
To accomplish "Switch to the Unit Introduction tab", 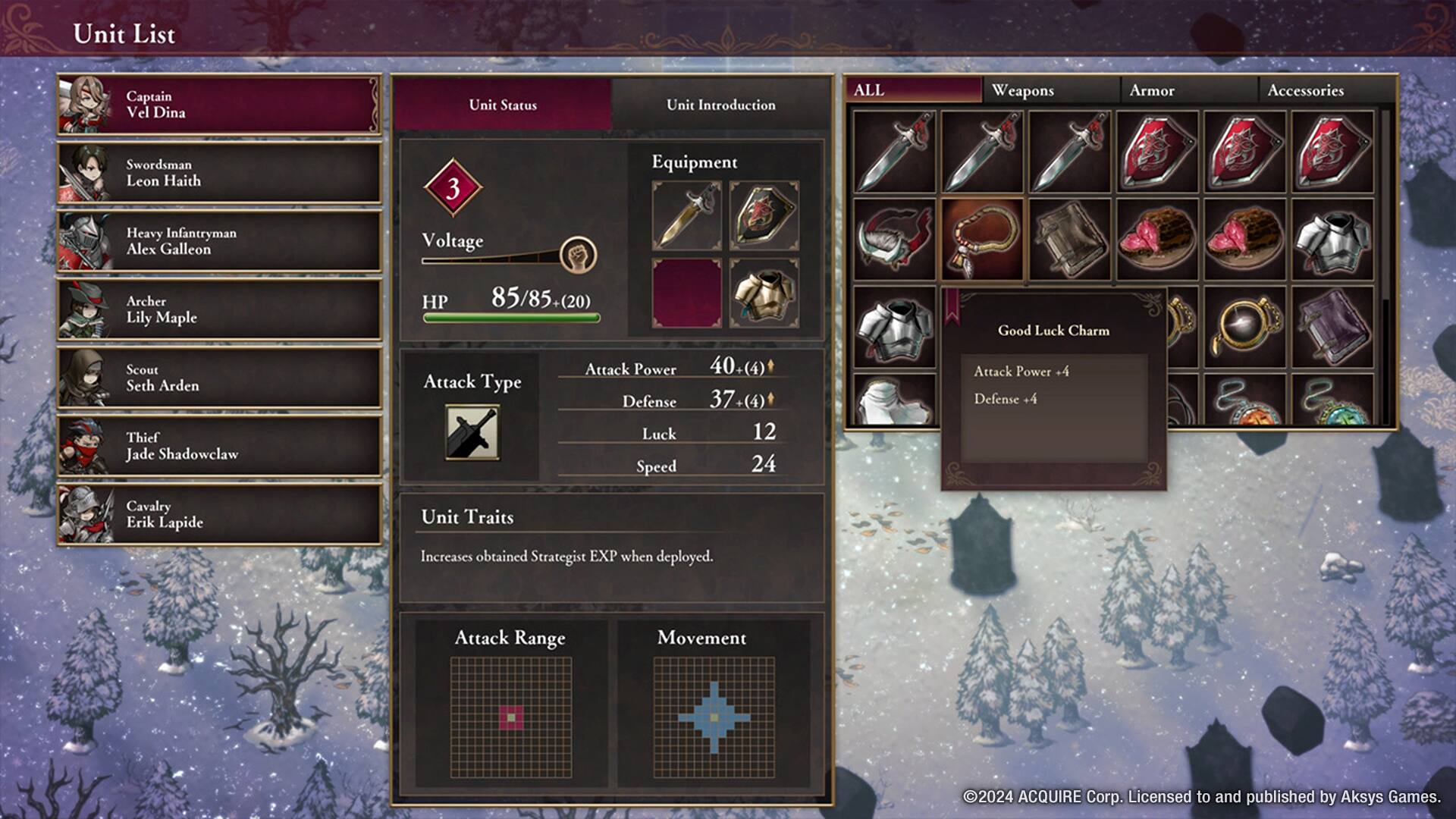I will coord(719,104).
